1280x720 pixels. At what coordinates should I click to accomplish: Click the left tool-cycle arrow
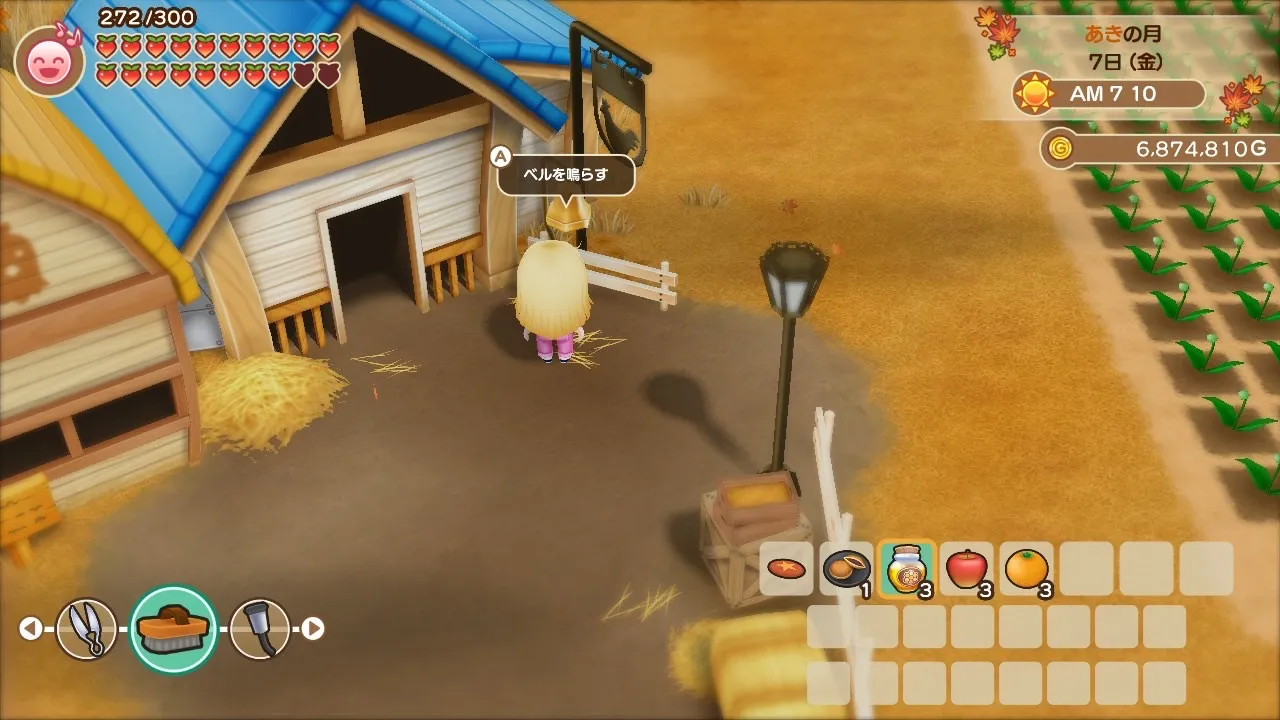[x=31, y=629]
